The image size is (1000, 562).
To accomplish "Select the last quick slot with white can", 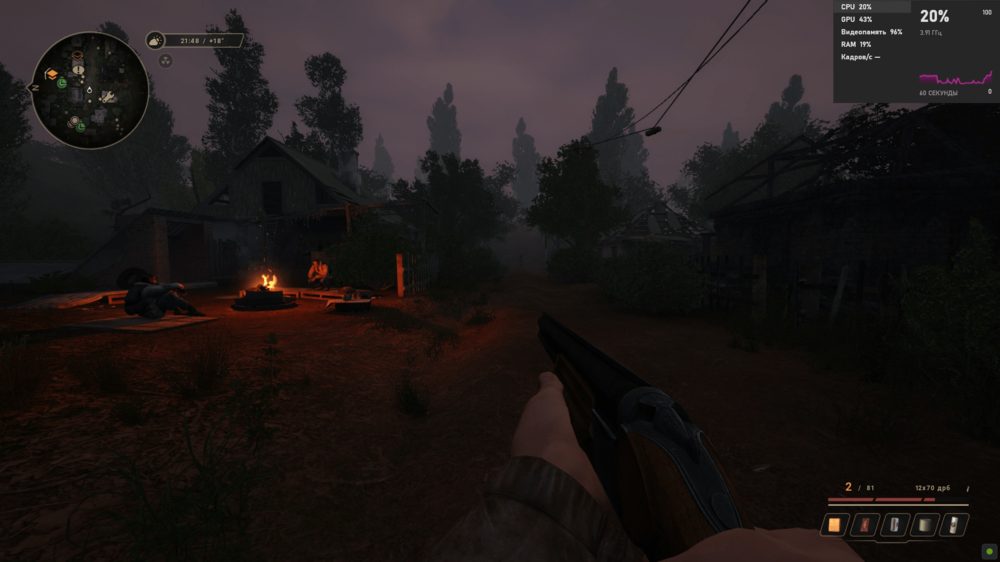I will pyautogui.click(x=956, y=524).
